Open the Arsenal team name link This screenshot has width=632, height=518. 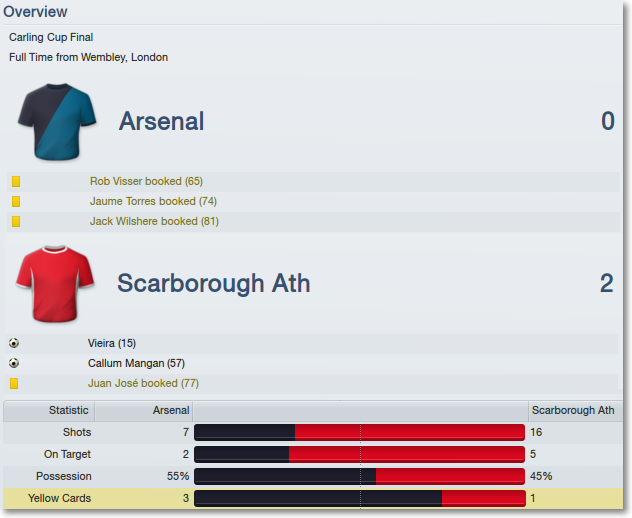pos(161,122)
